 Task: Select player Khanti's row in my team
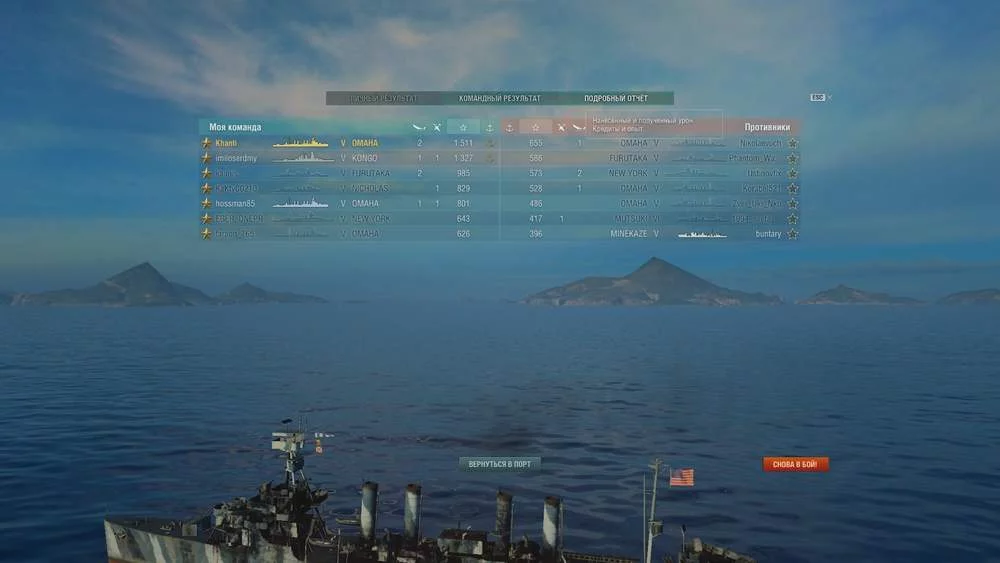[x=300, y=143]
